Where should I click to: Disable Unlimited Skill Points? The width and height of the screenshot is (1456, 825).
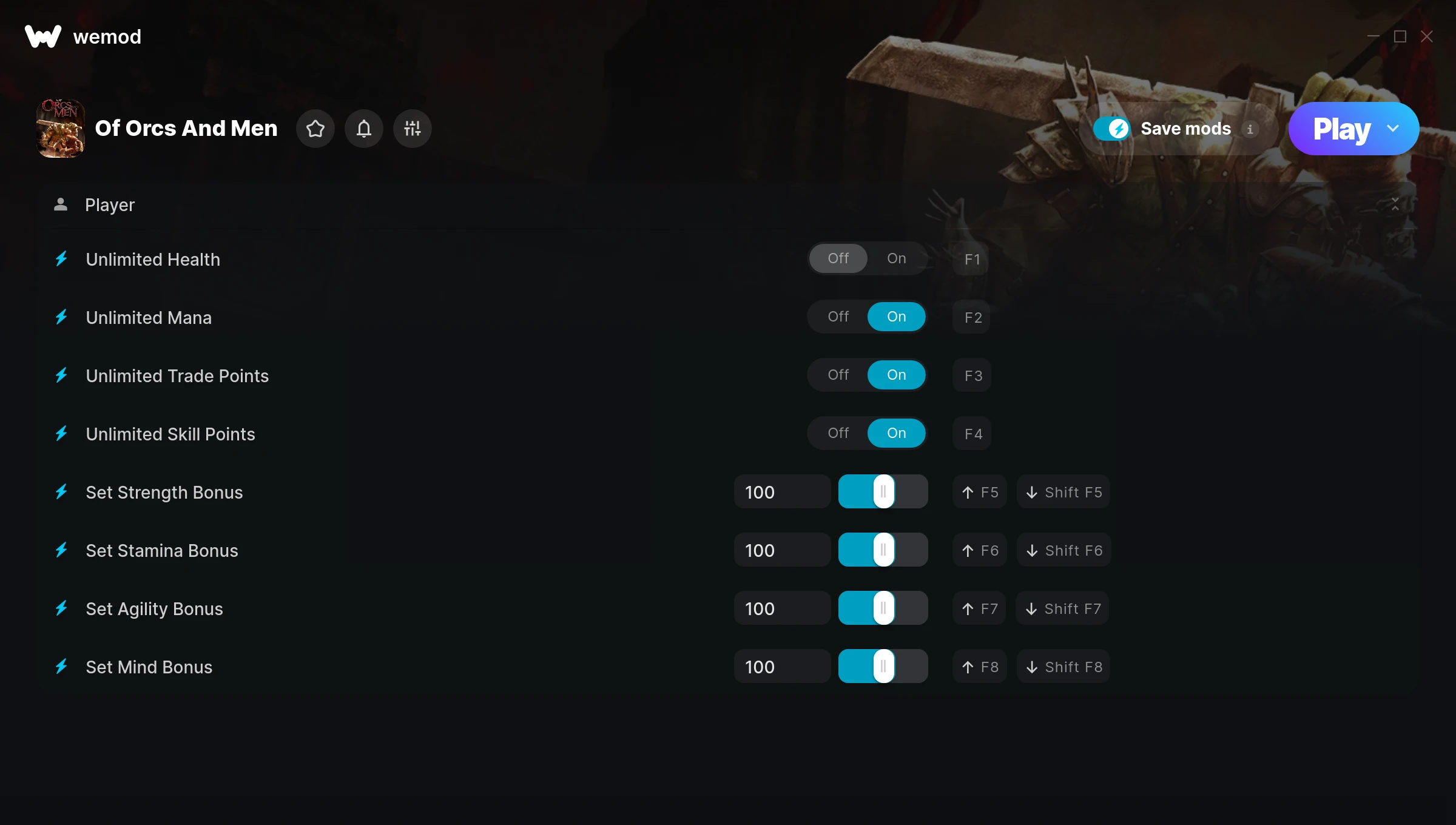[x=838, y=433]
